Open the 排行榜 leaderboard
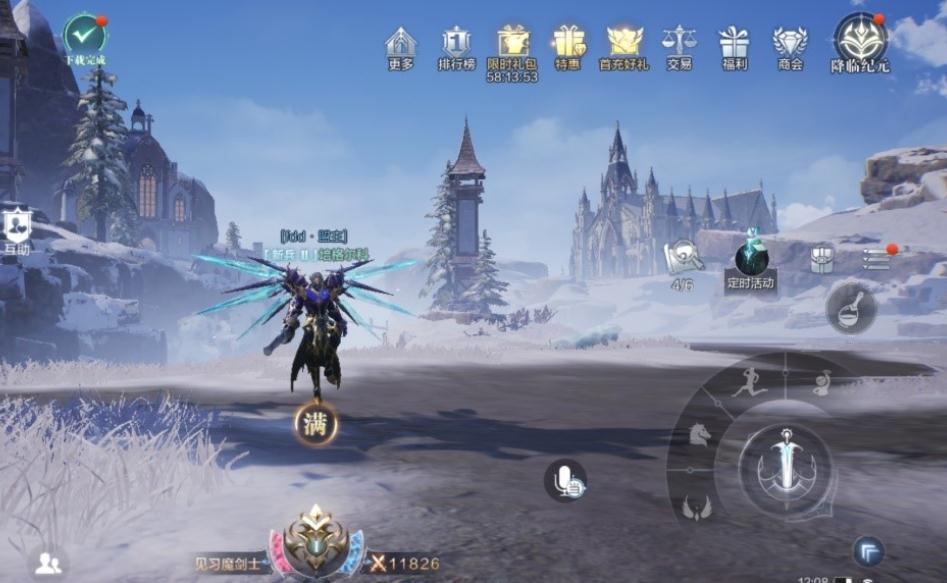 456,44
